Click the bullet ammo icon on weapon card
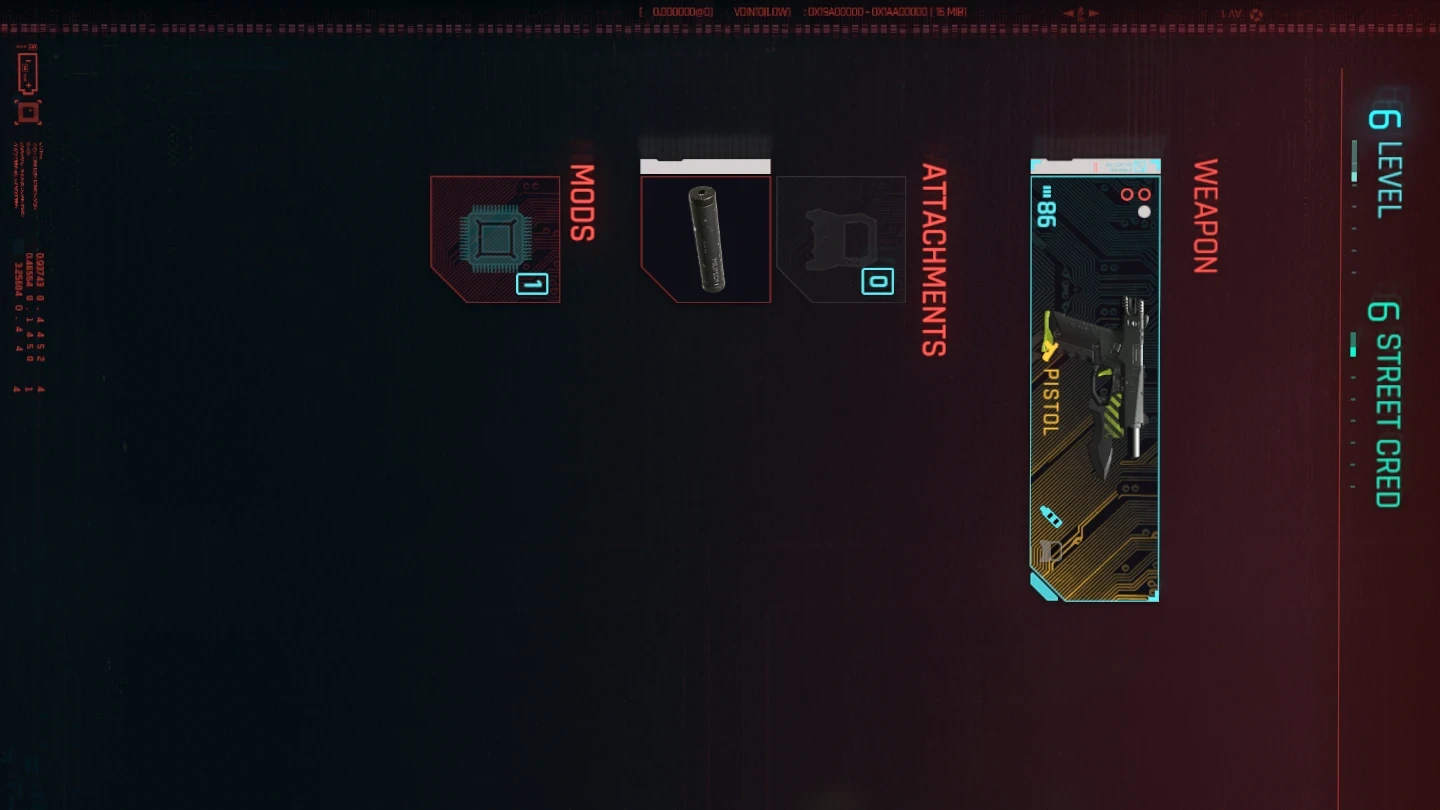Screen dimensions: 1440x810 (1050, 516)
